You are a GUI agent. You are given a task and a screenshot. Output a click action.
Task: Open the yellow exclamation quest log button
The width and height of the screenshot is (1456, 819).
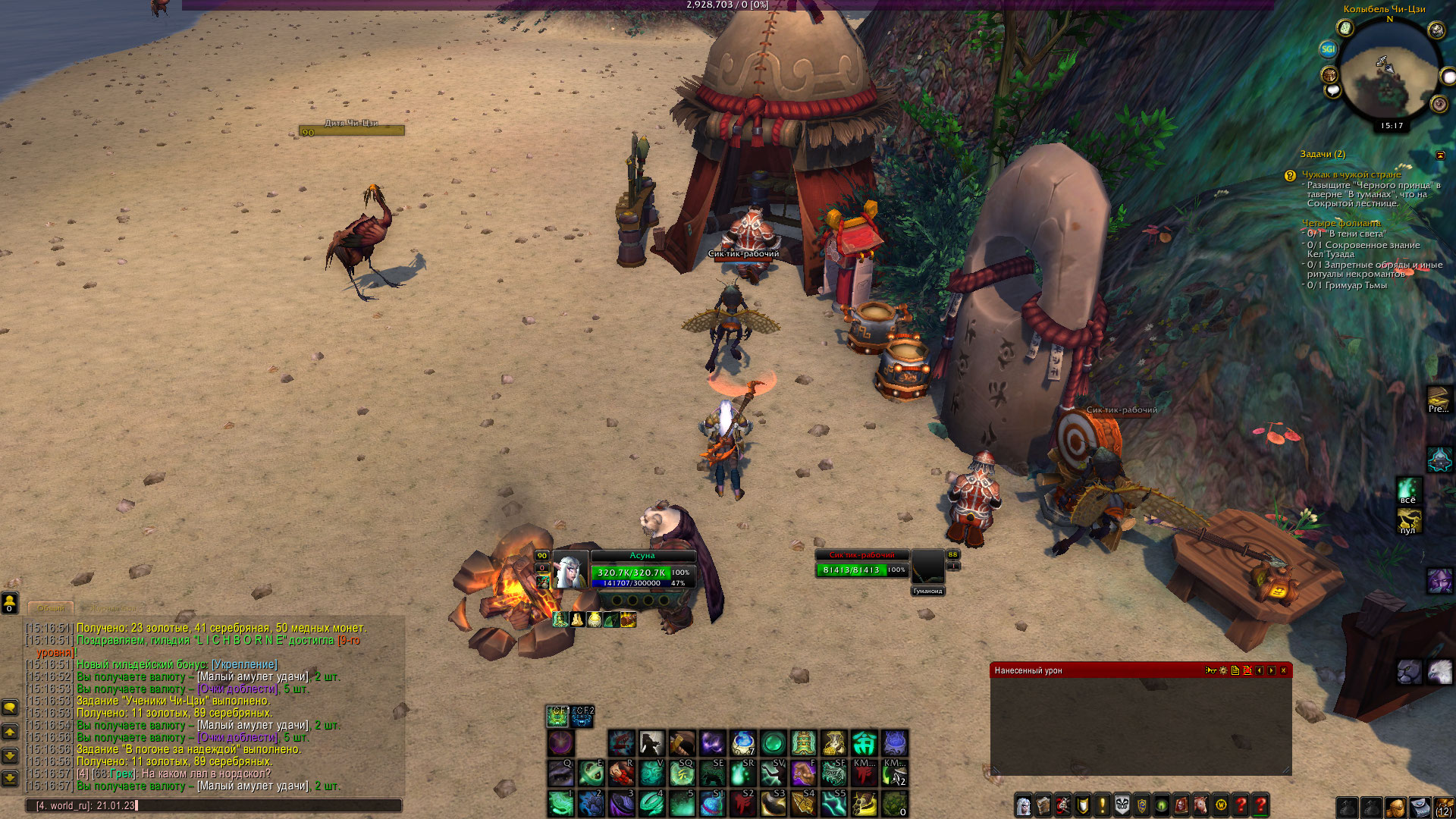pyautogui.click(x=1103, y=805)
